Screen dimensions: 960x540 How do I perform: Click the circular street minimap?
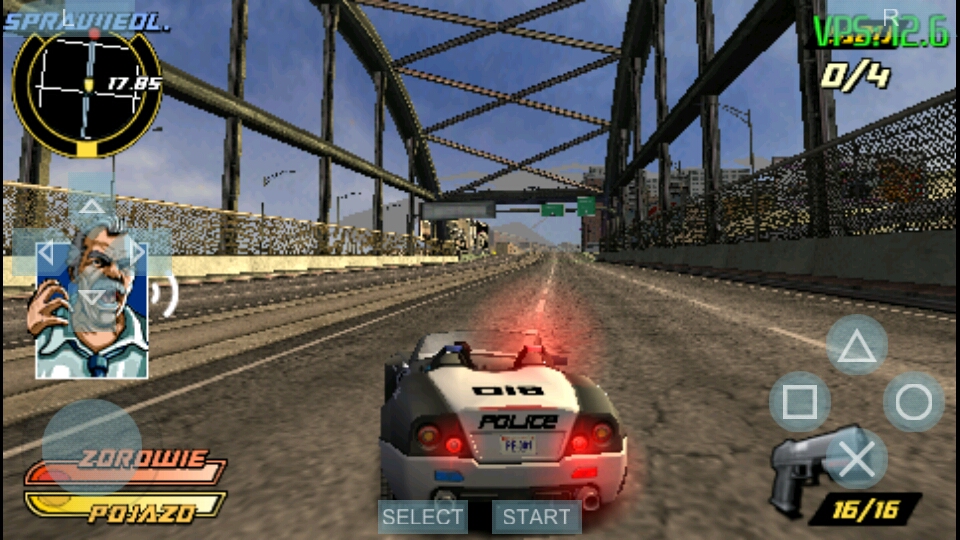(86, 92)
